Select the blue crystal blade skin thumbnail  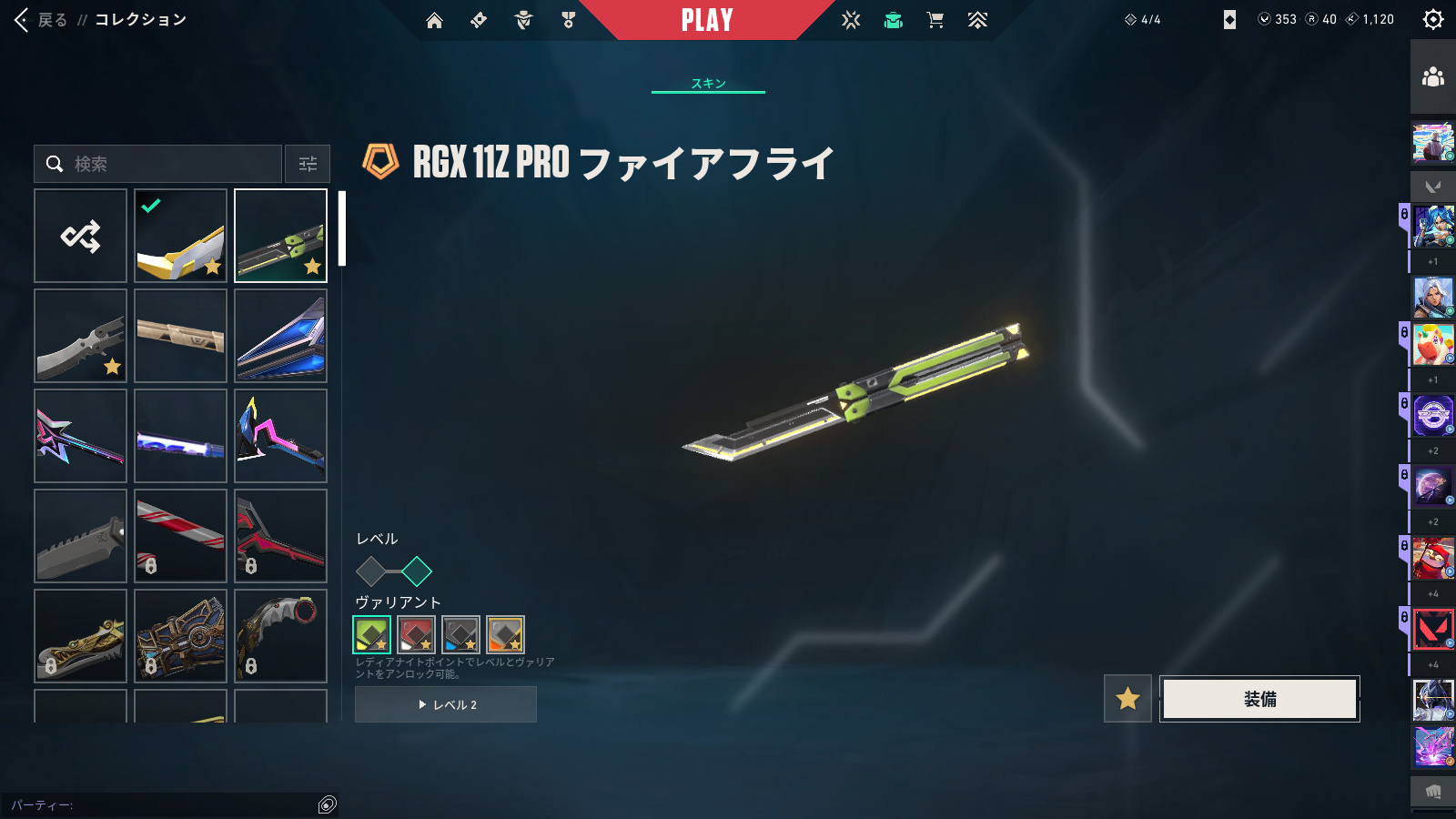(x=280, y=336)
